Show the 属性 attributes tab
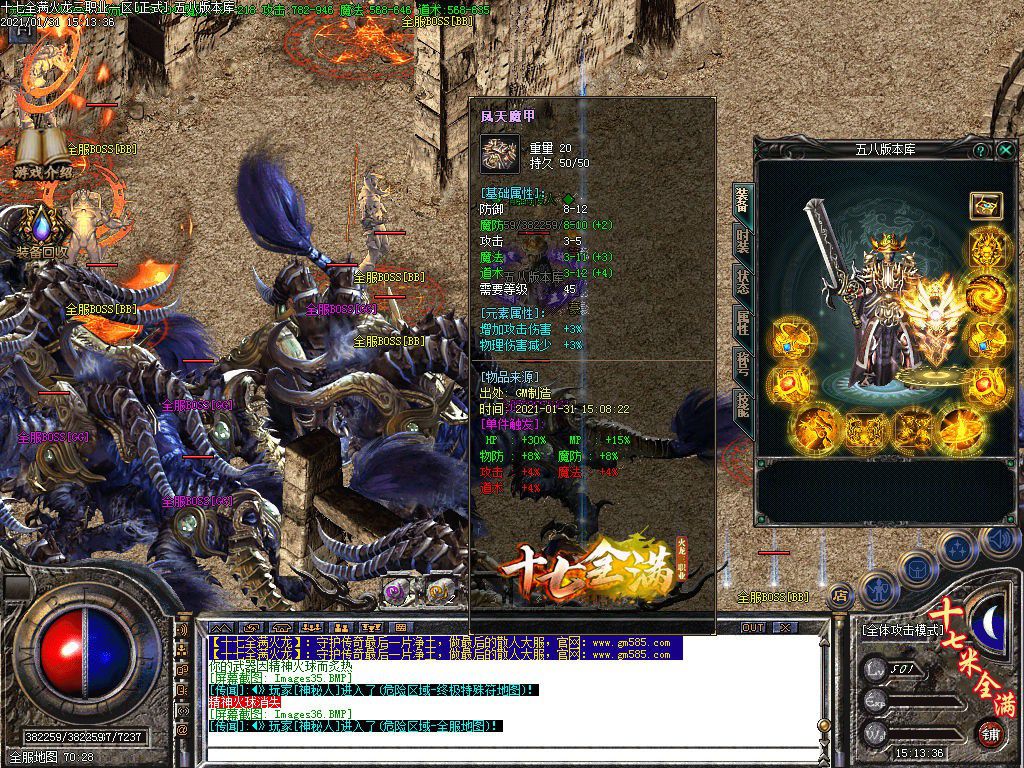The width and height of the screenshot is (1024, 768). coord(742,321)
